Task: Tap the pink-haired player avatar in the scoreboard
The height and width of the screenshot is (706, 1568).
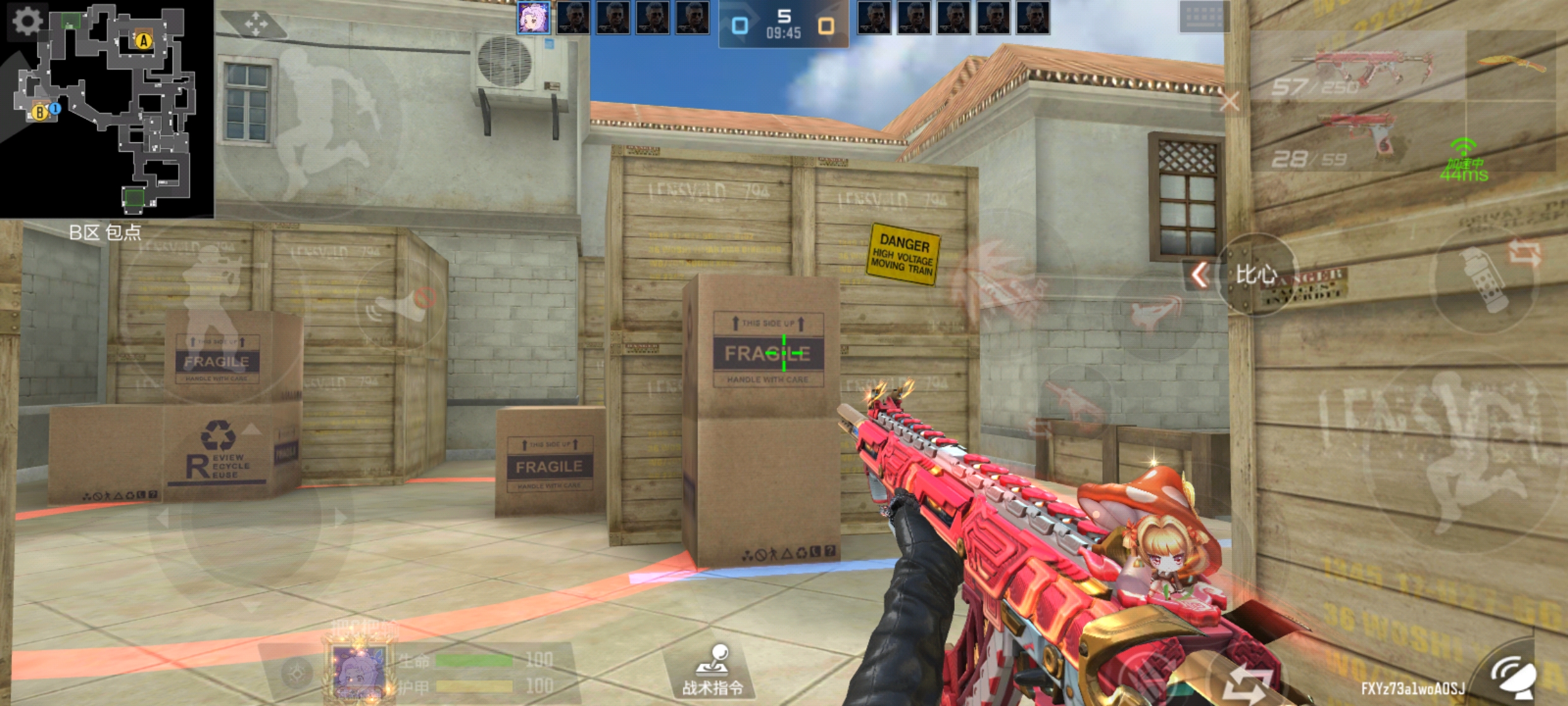Action: pyautogui.click(x=533, y=18)
